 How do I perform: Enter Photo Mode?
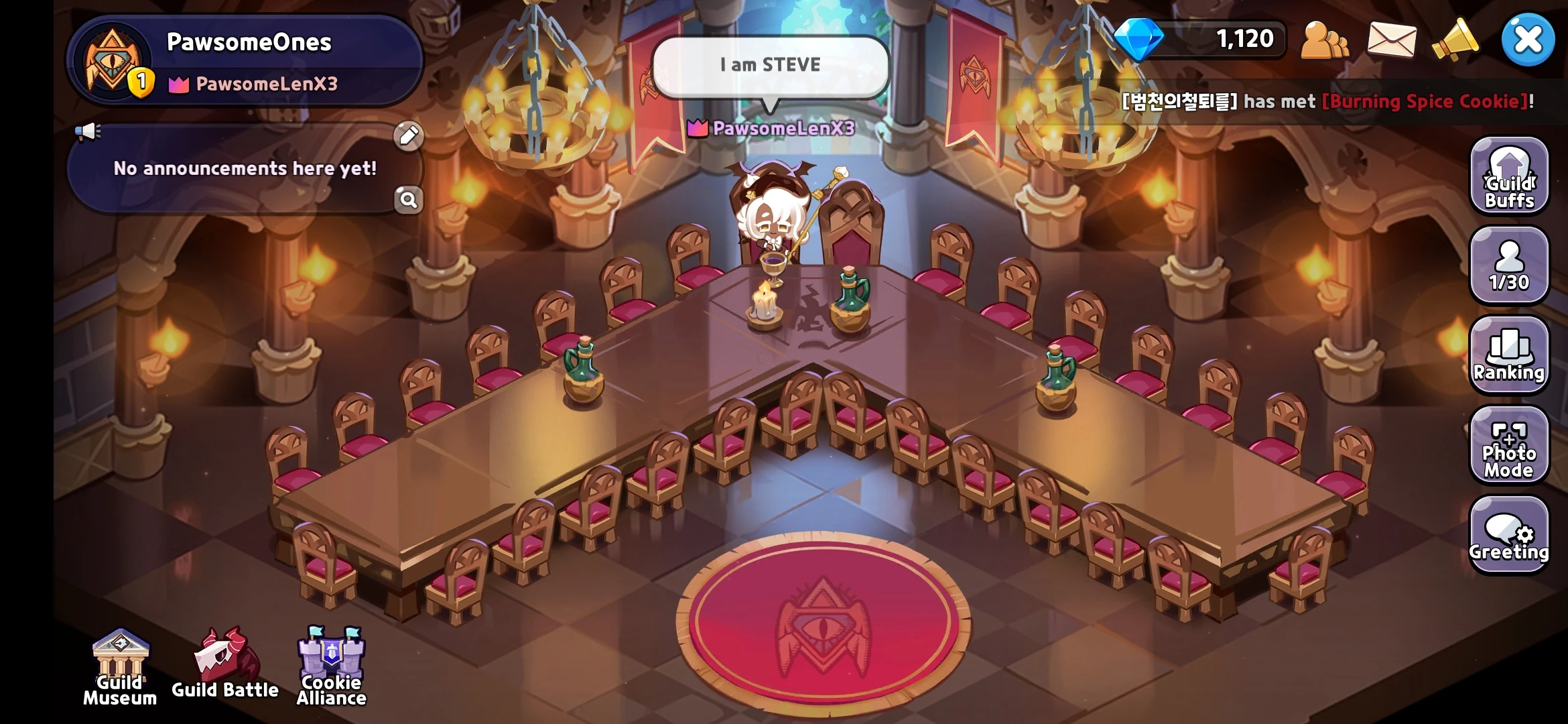[1509, 446]
